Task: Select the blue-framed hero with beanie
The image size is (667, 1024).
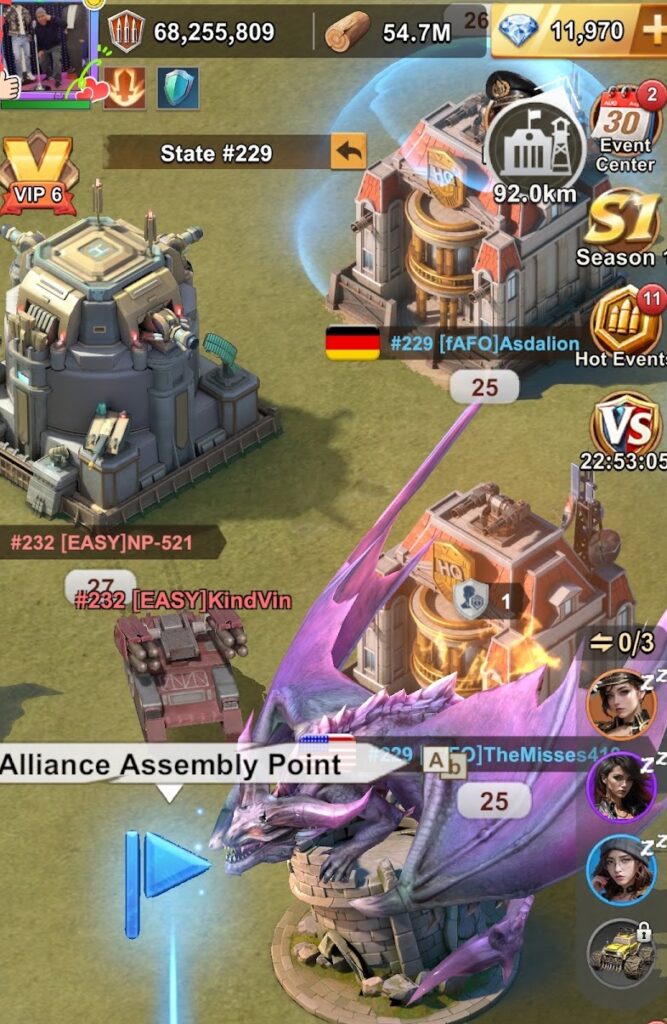Action: (x=621, y=867)
